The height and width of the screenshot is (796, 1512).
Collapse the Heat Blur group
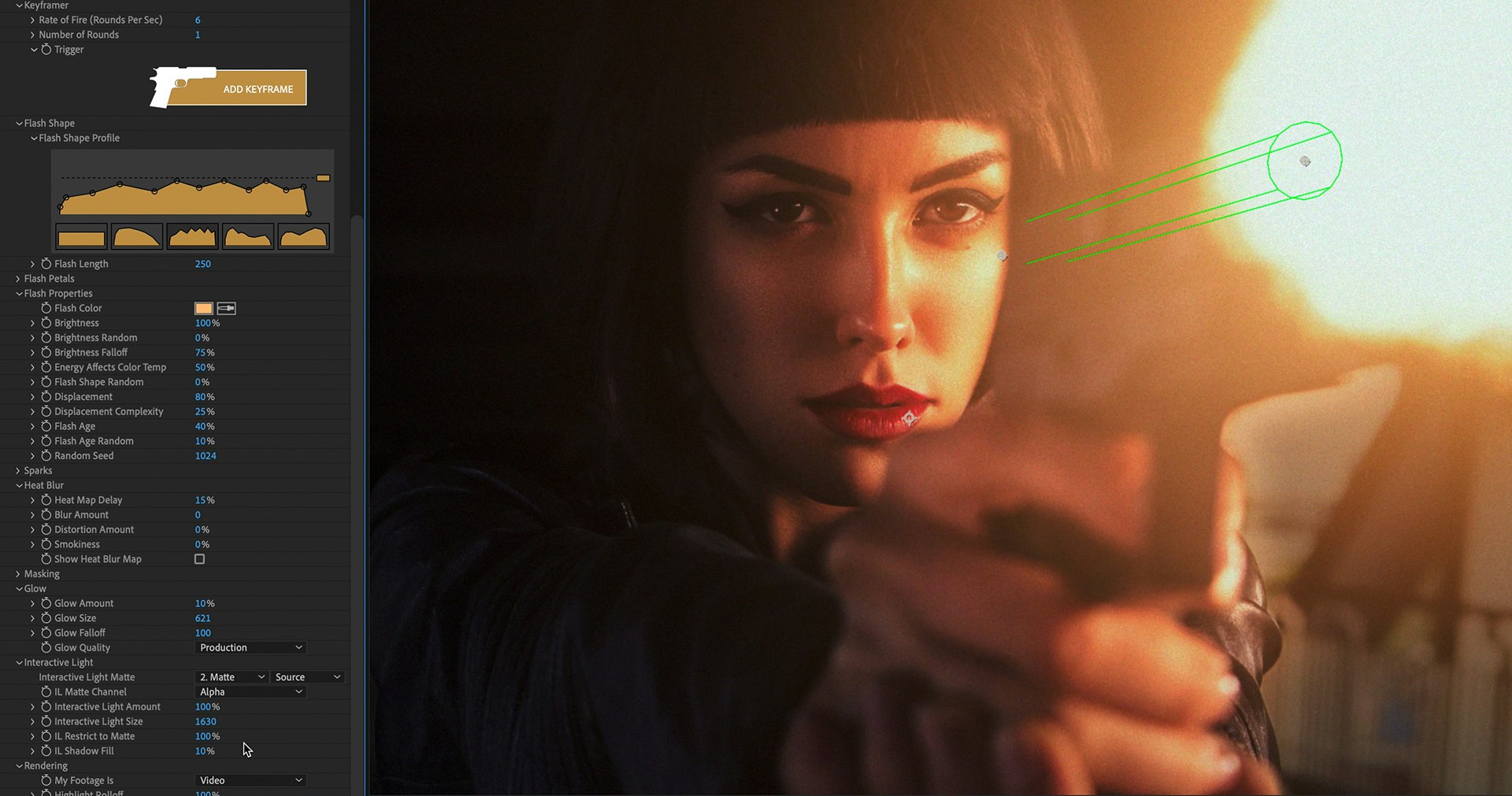tap(19, 486)
